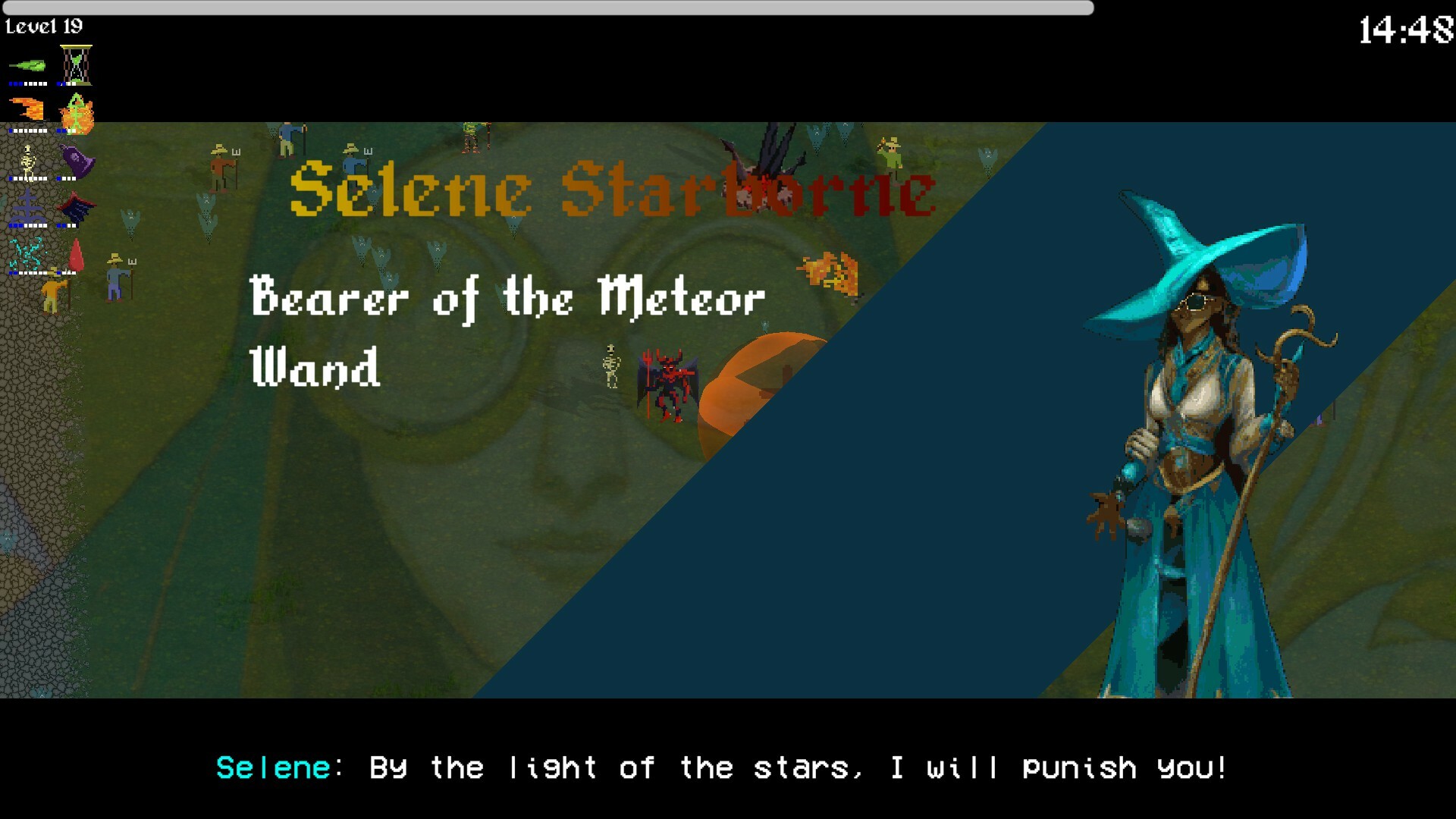Click the Level 19 indicator

[45, 25]
